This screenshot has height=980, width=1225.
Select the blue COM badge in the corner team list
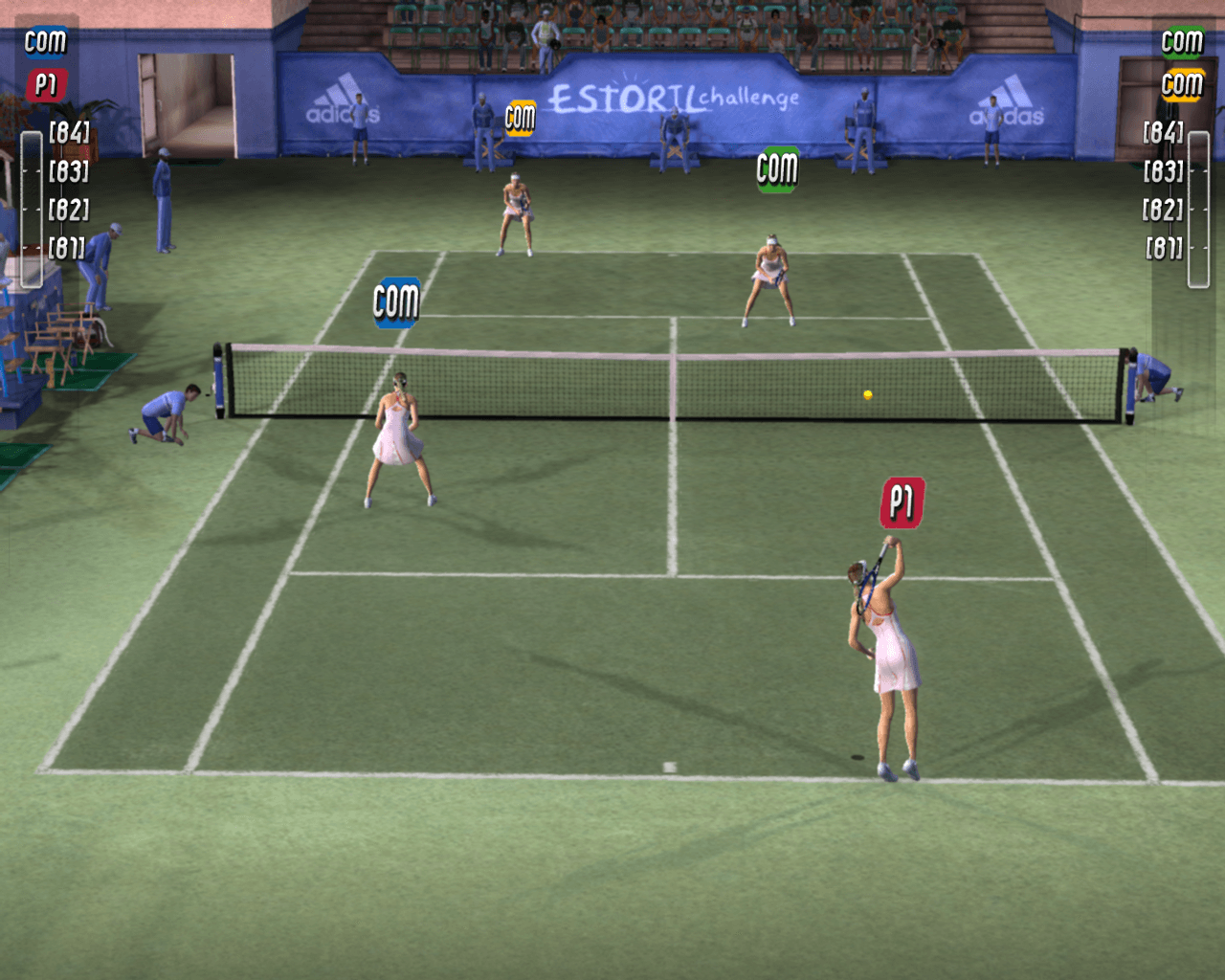pos(45,42)
